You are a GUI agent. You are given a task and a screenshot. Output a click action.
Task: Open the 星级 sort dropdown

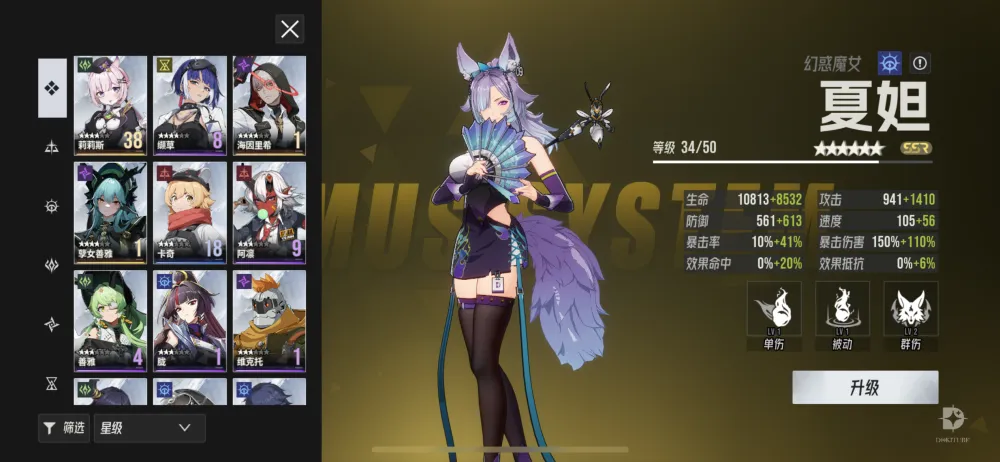click(149, 428)
